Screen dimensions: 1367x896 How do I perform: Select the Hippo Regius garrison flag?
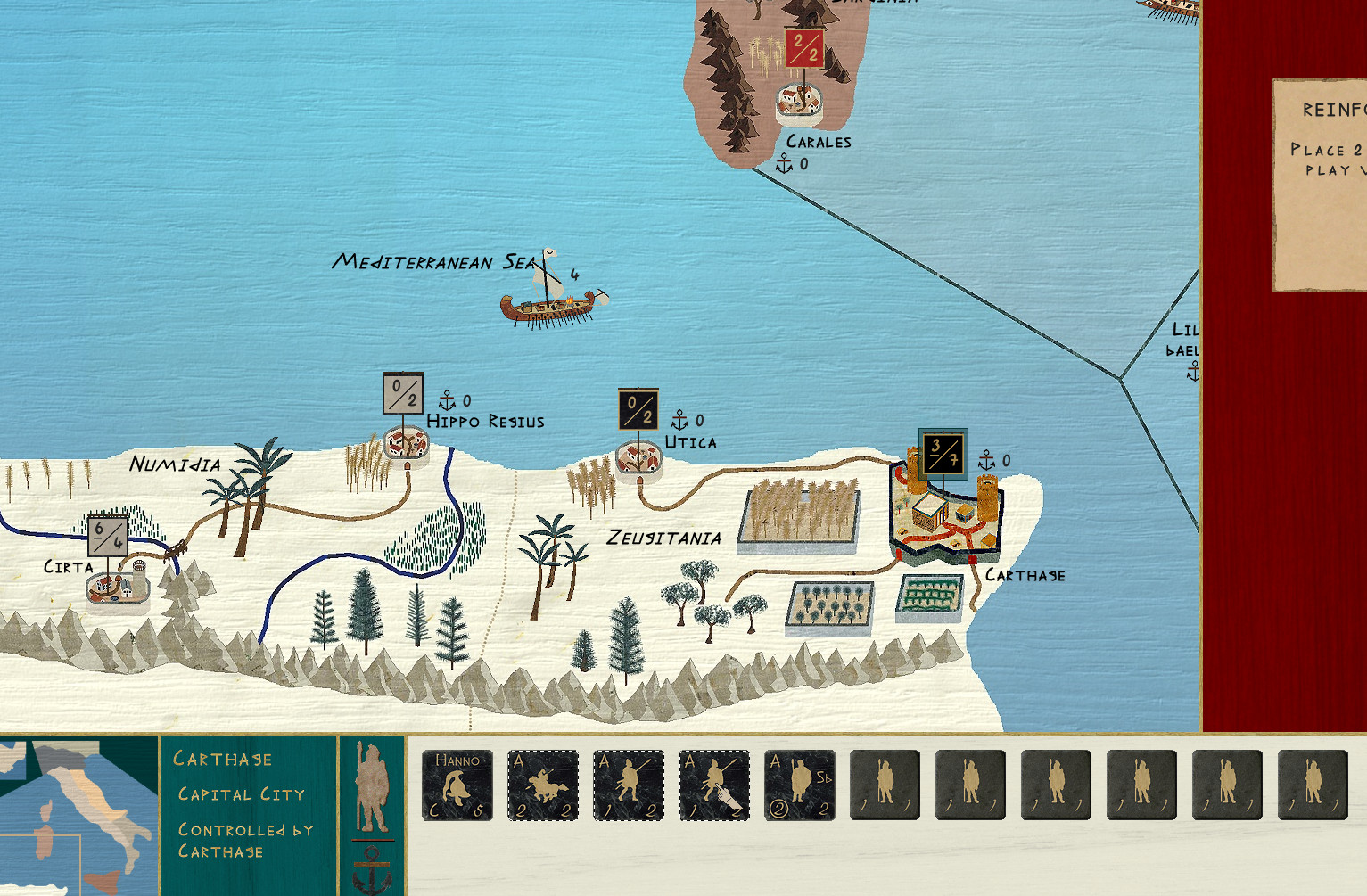[403, 394]
